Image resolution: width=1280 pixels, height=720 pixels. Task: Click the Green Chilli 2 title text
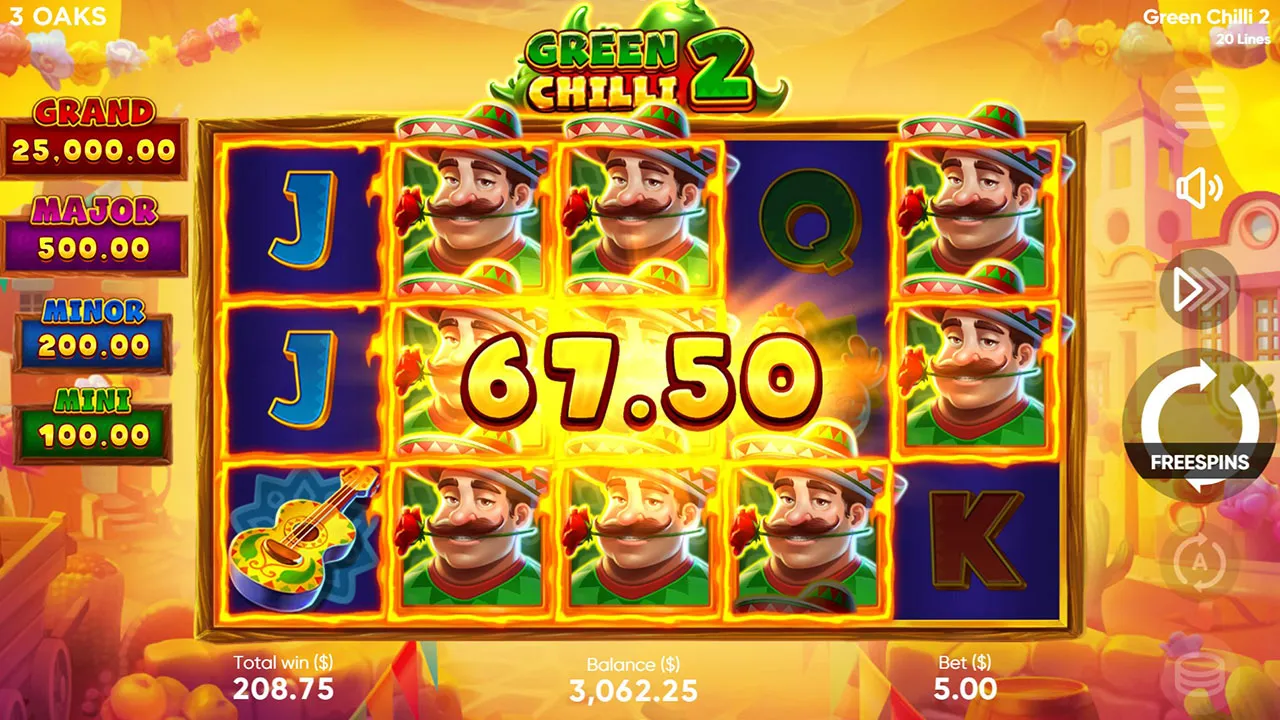1205,17
